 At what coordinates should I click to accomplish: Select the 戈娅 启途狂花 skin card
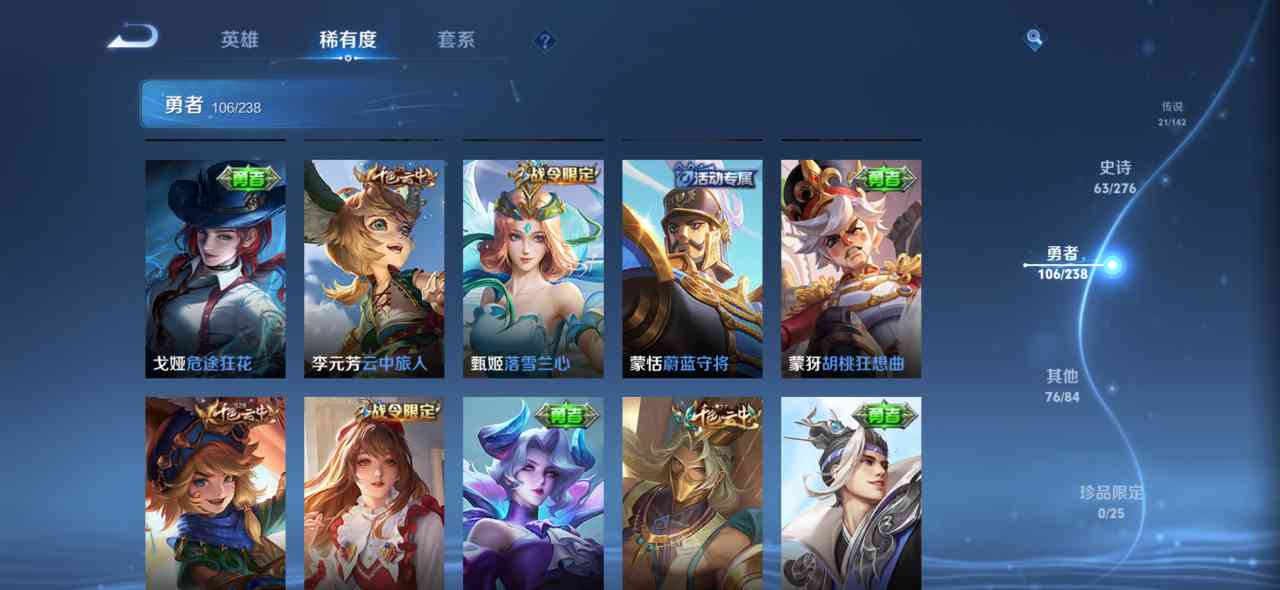tap(215, 268)
